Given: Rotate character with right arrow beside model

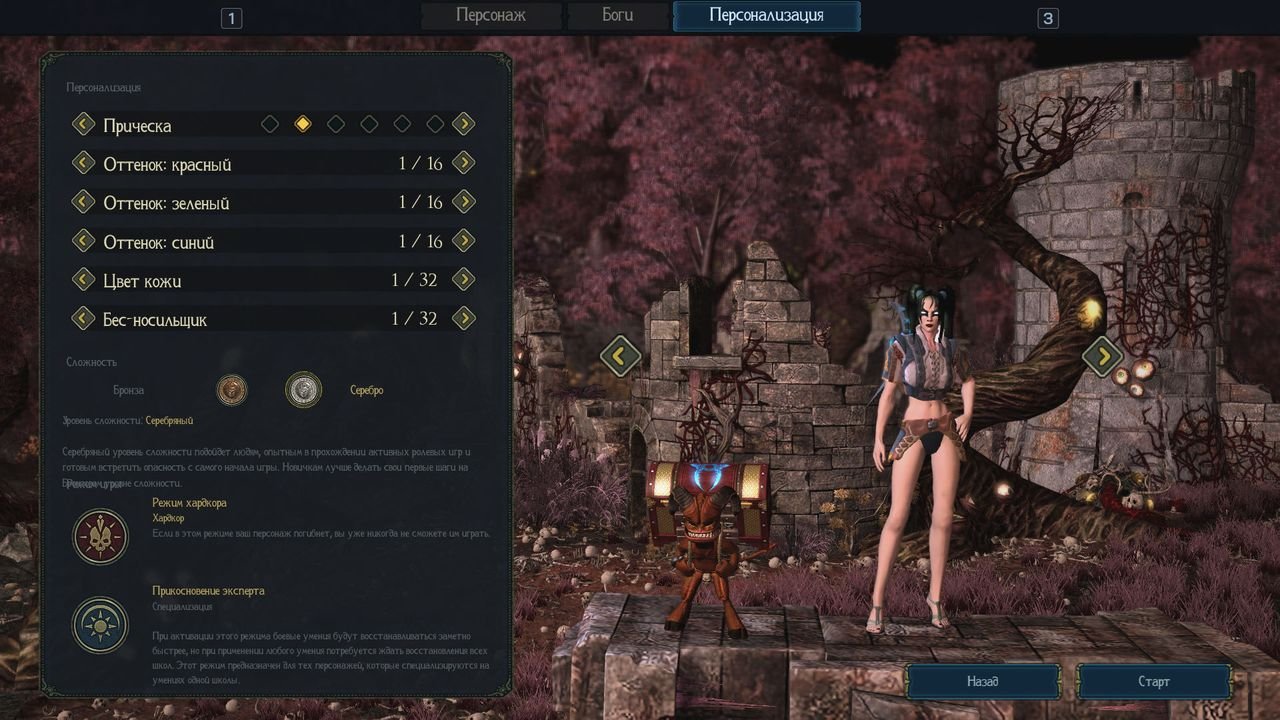Looking at the screenshot, I should coord(1103,355).
